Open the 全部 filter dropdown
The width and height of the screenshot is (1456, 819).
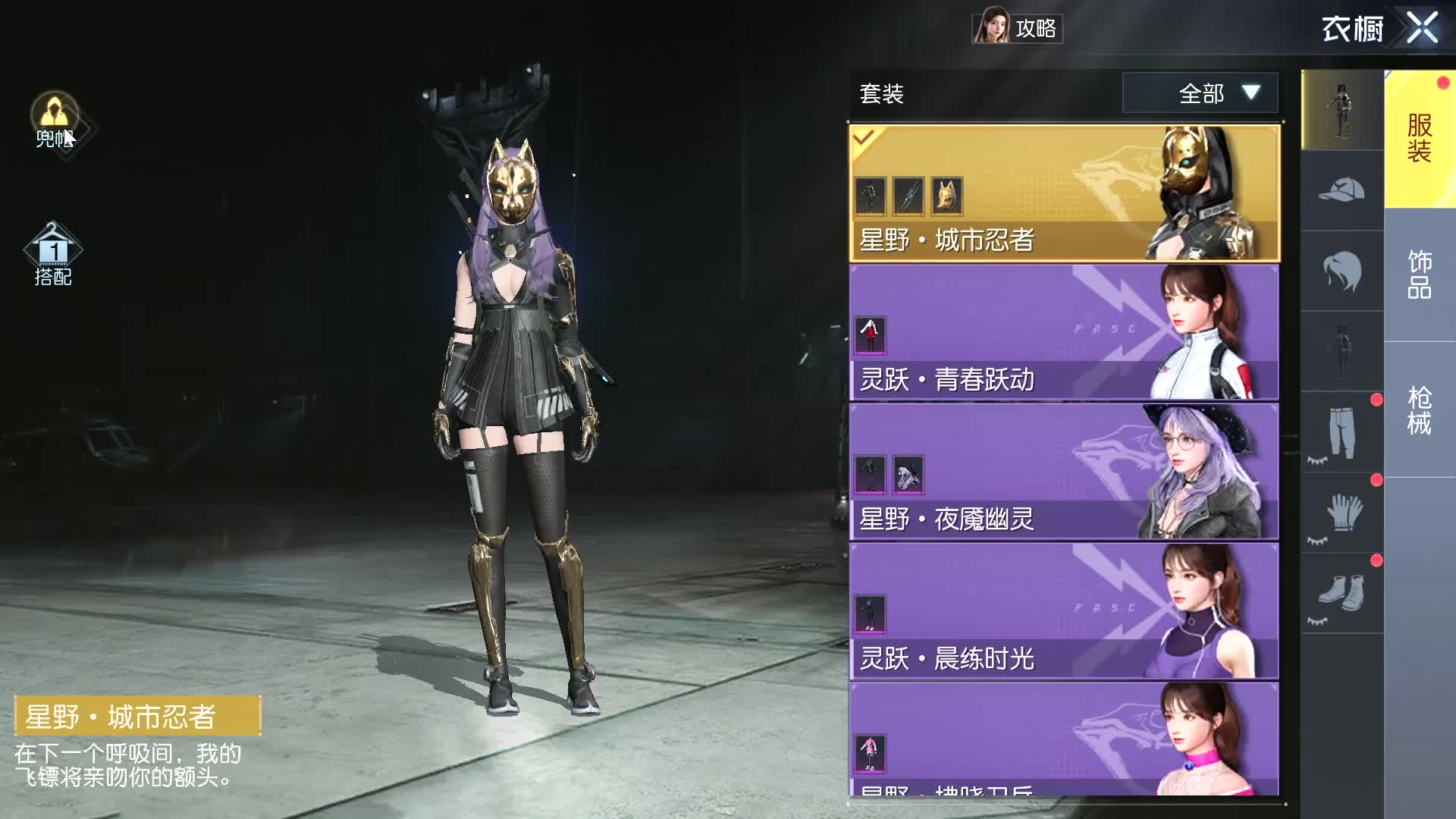coord(1200,93)
